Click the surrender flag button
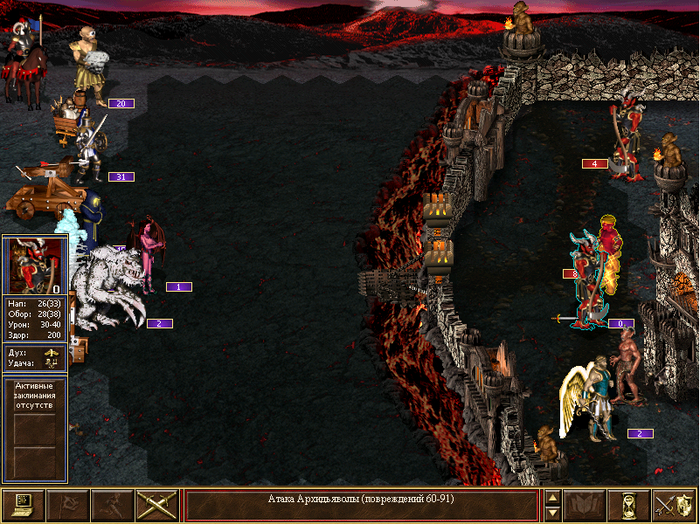The height and width of the screenshot is (524, 700). tap(68, 505)
